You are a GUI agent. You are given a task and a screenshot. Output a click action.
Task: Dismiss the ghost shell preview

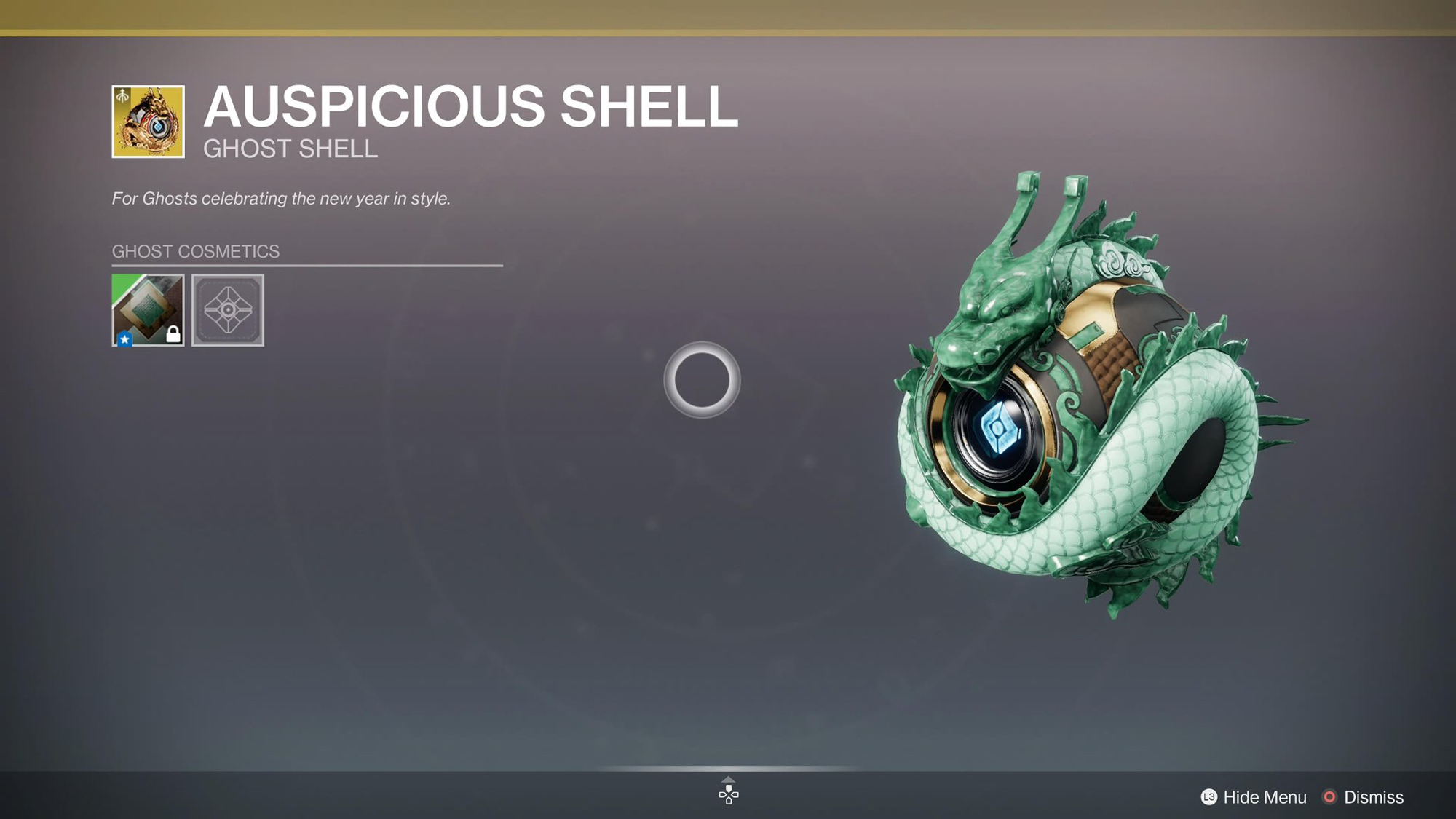(x=1362, y=797)
